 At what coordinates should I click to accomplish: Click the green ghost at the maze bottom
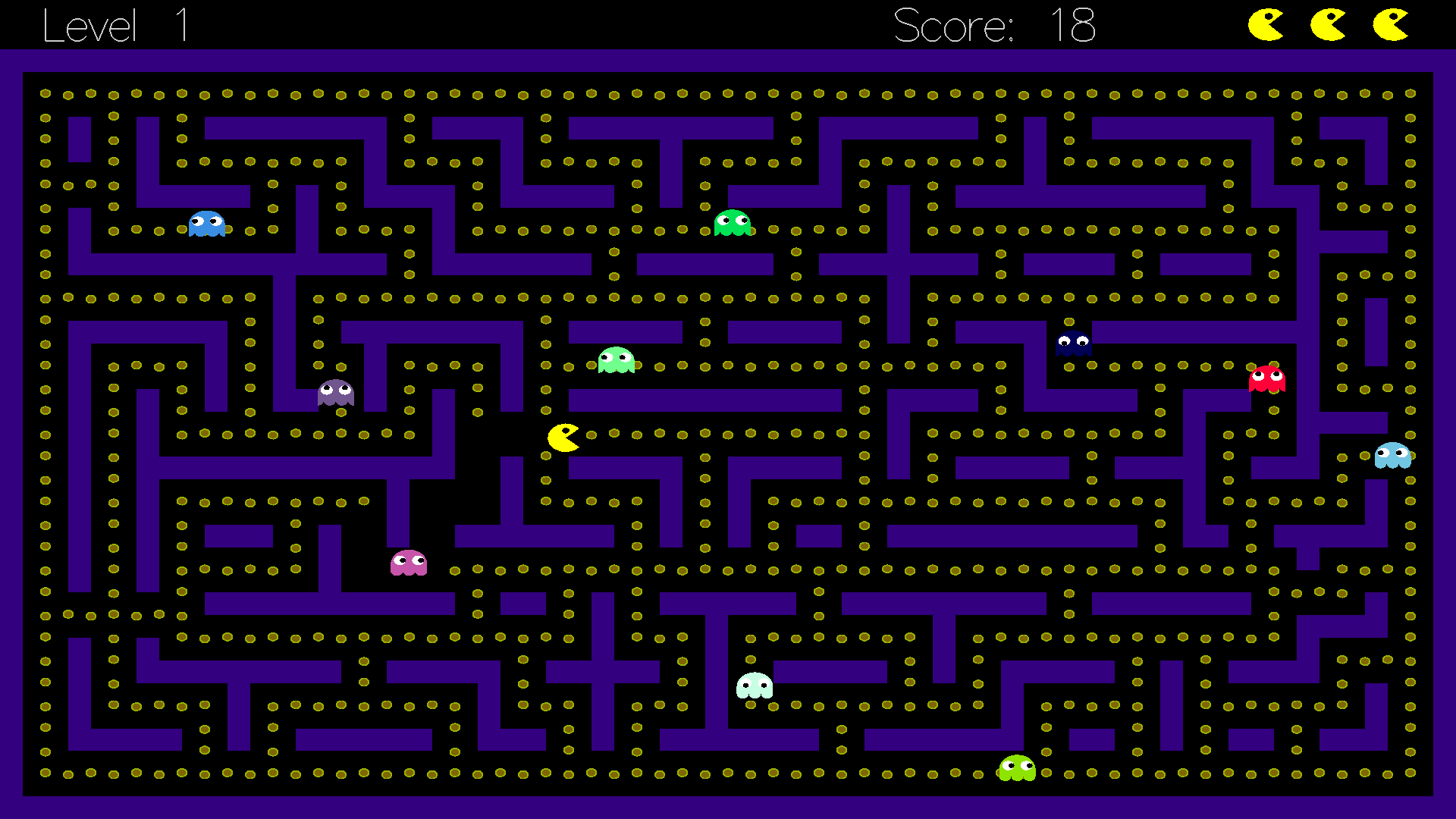[x=1017, y=770]
